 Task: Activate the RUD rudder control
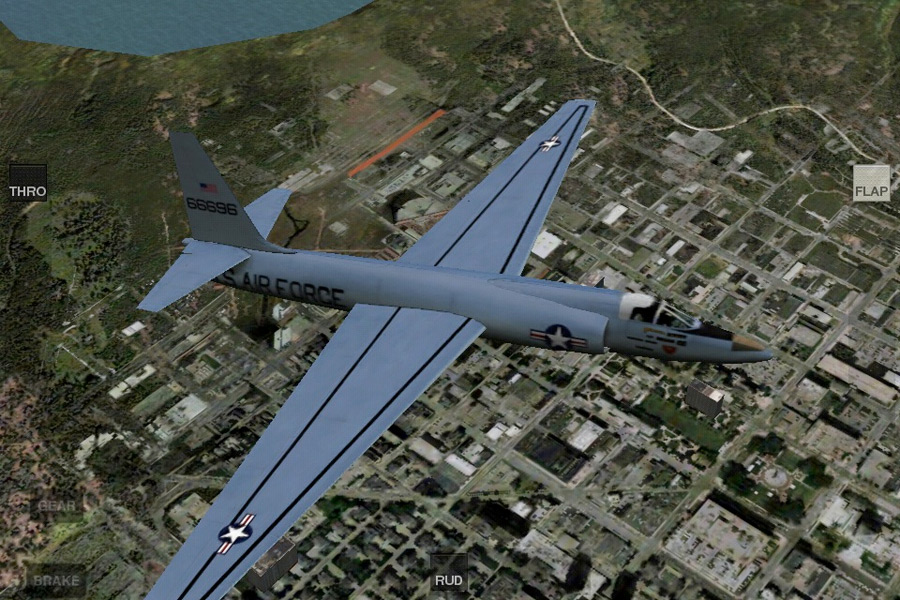coord(448,573)
